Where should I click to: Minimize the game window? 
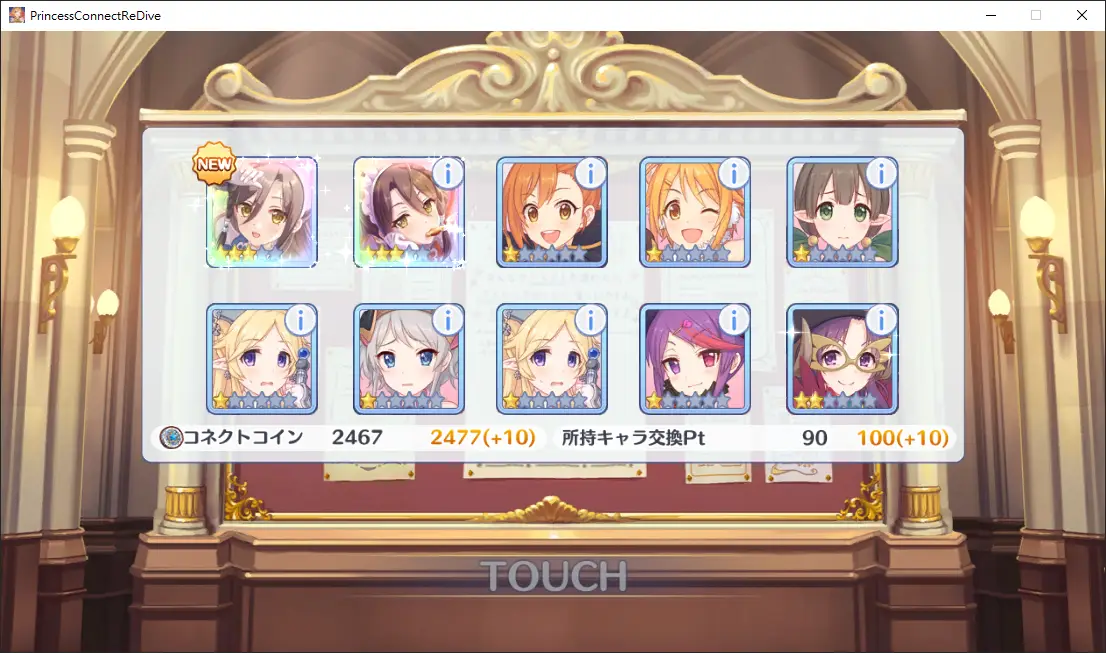[990, 15]
